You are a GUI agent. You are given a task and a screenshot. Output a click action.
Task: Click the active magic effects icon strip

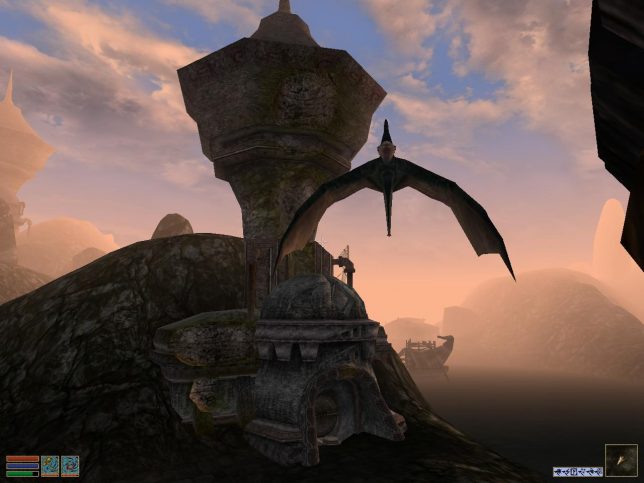pos(578,471)
